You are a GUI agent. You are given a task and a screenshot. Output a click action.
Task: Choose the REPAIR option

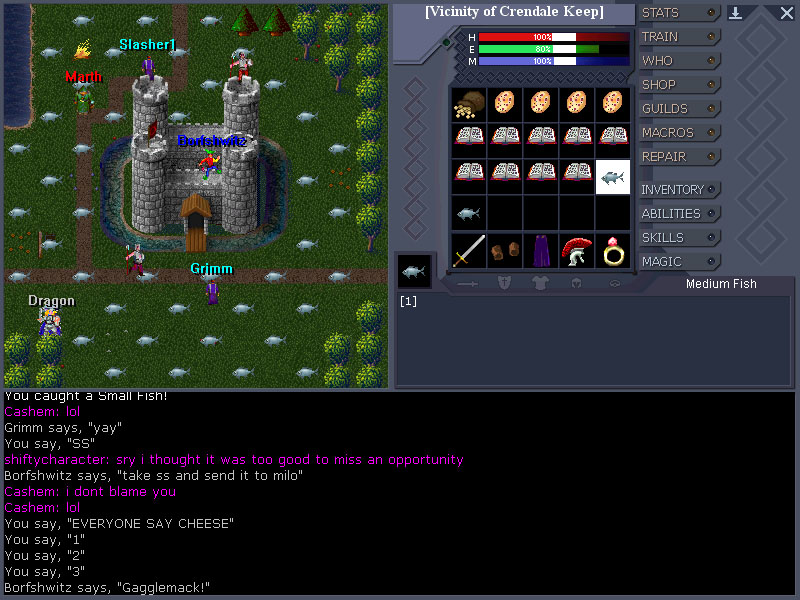(x=679, y=157)
